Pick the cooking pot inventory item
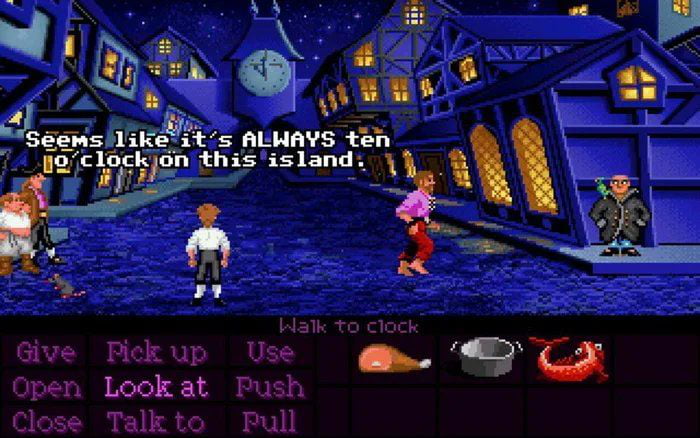 [485, 355]
